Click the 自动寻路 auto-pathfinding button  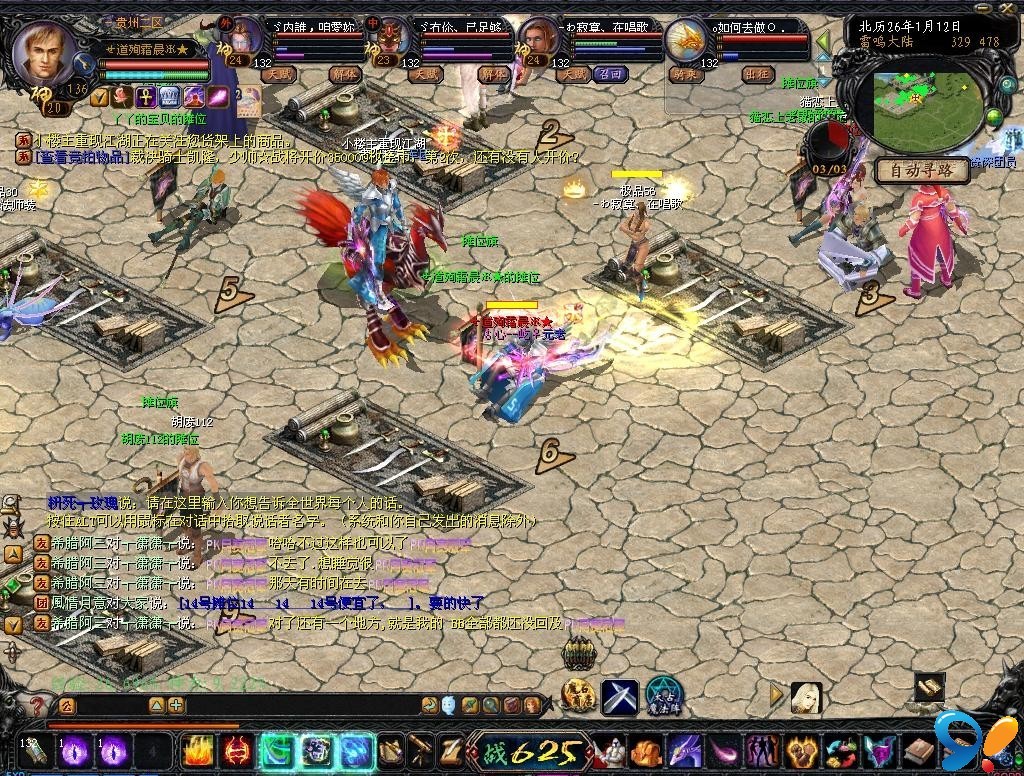(x=921, y=170)
